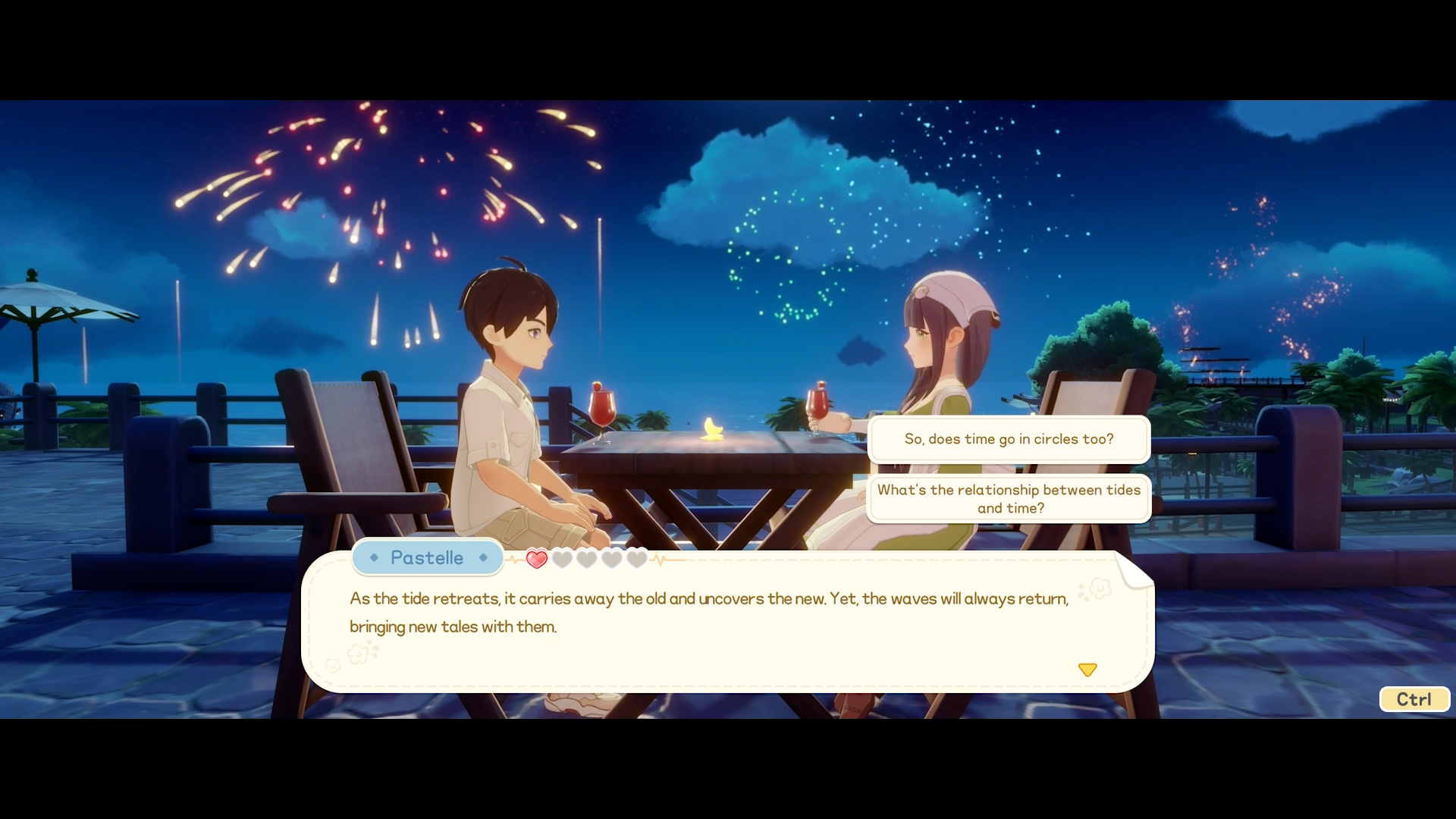Click the yellow continue triangle to advance

(x=1088, y=670)
